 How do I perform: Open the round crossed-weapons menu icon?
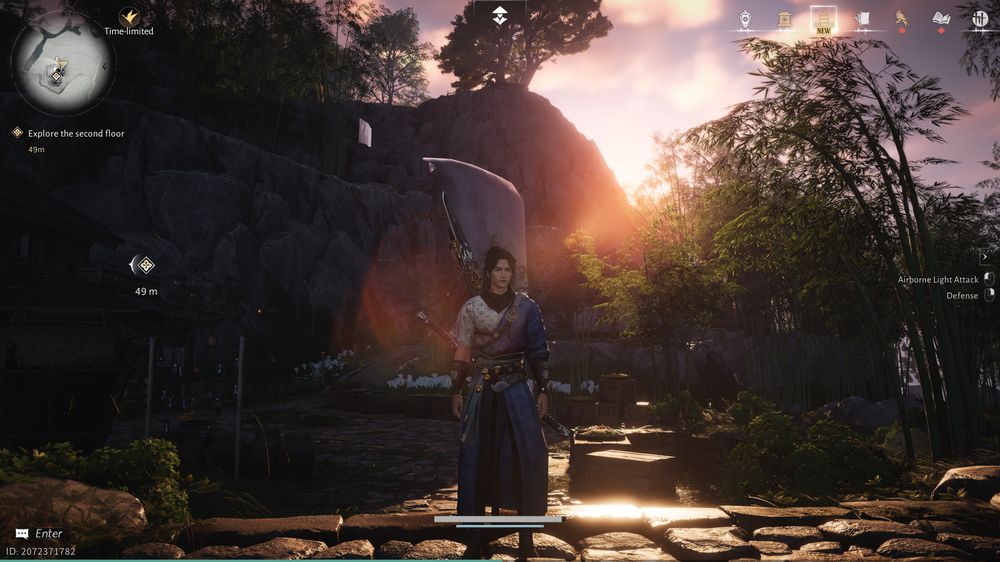pos(979,19)
